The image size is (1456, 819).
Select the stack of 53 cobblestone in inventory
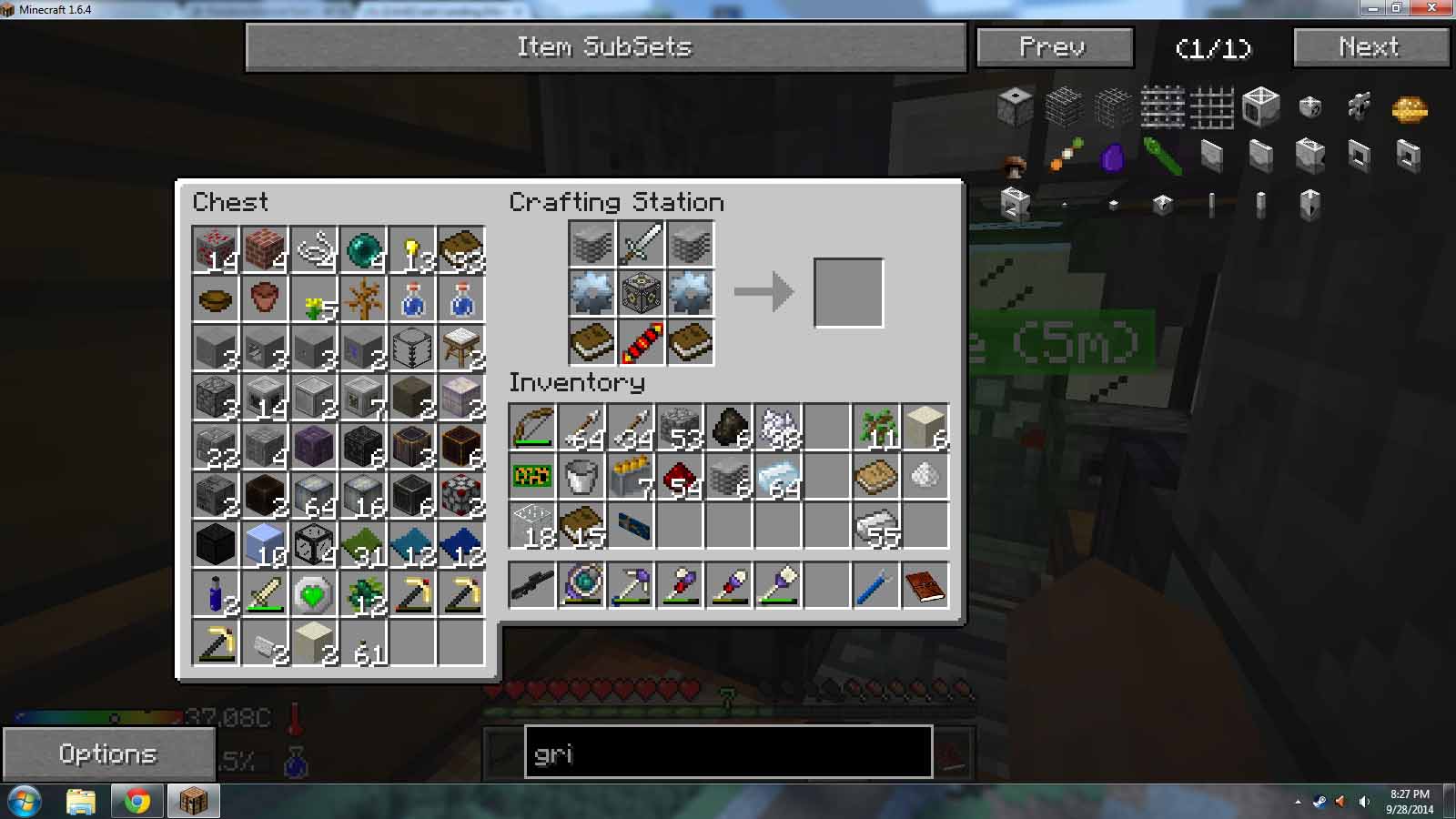[680, 427]
